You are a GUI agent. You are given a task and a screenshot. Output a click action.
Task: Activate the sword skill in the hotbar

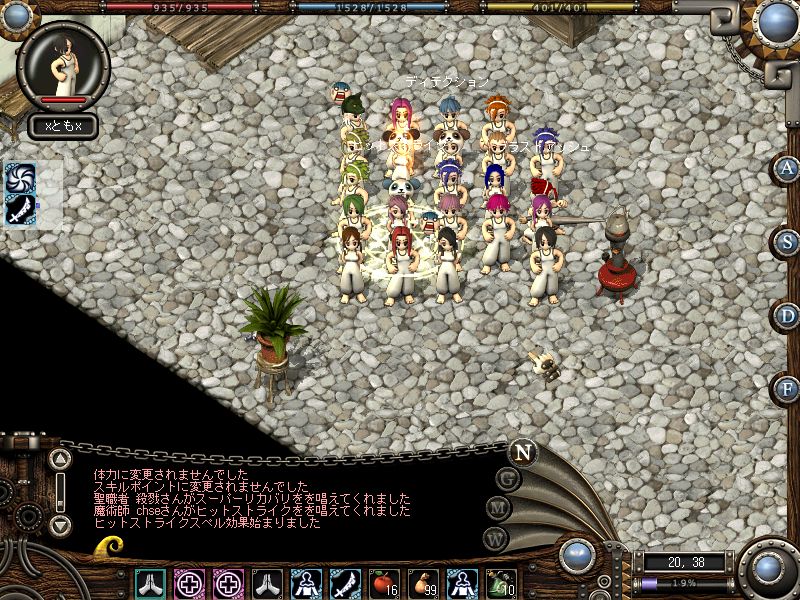(x=346, y=582)
